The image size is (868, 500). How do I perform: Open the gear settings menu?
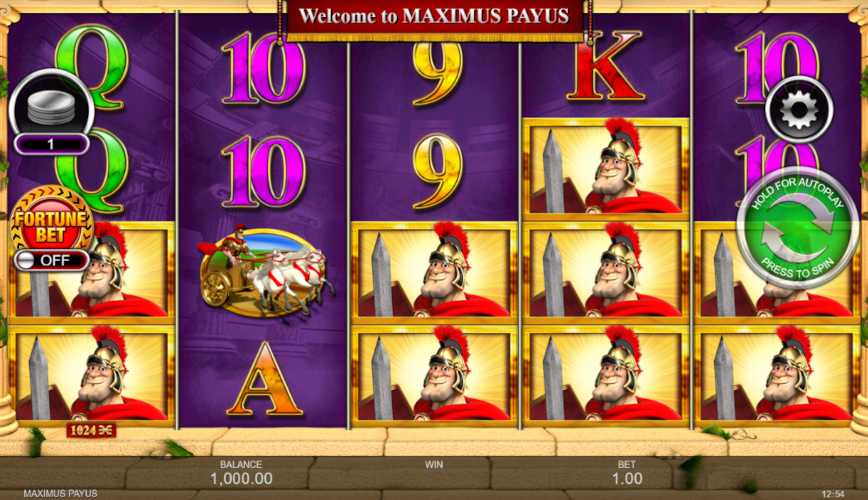tap(799, 108)
